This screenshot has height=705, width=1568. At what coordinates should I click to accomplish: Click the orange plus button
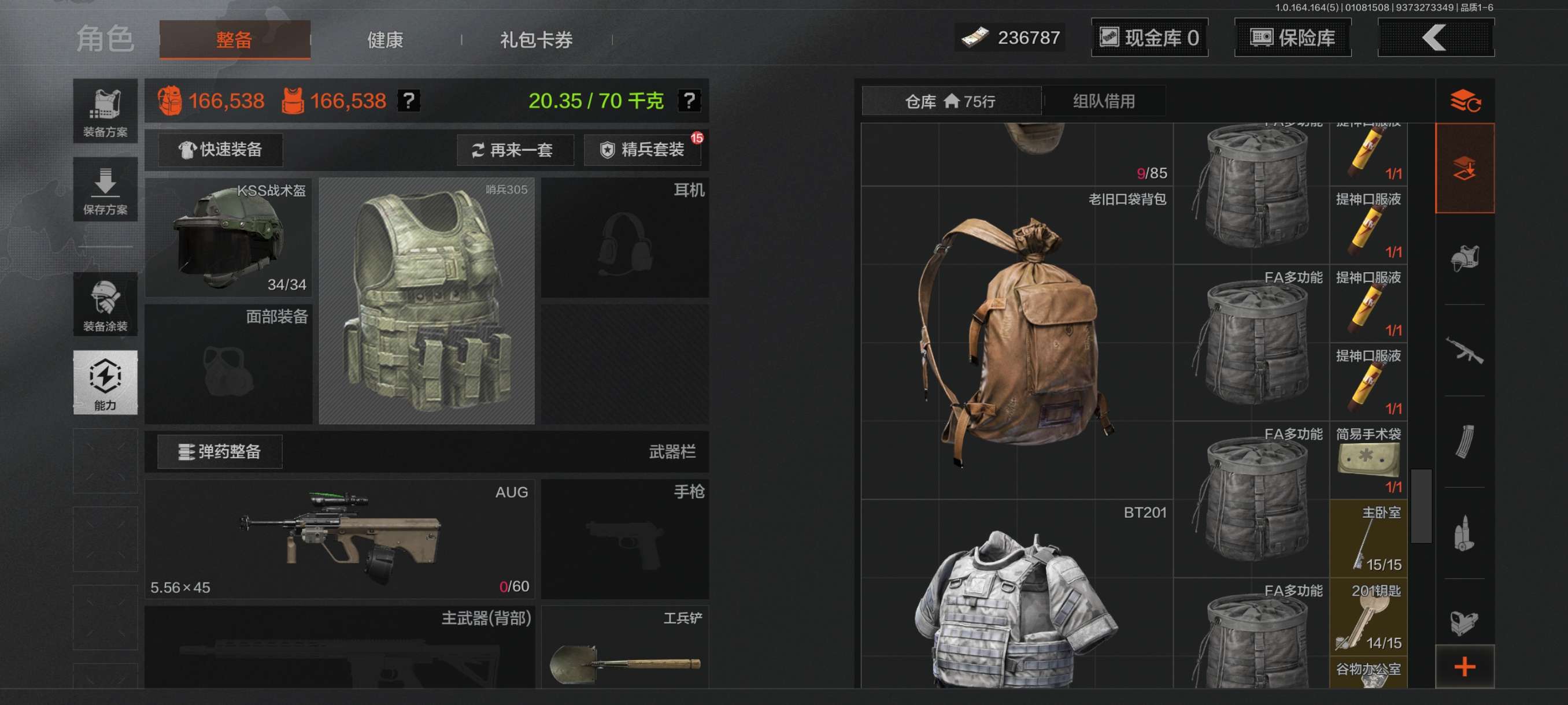click(1465, 667)
